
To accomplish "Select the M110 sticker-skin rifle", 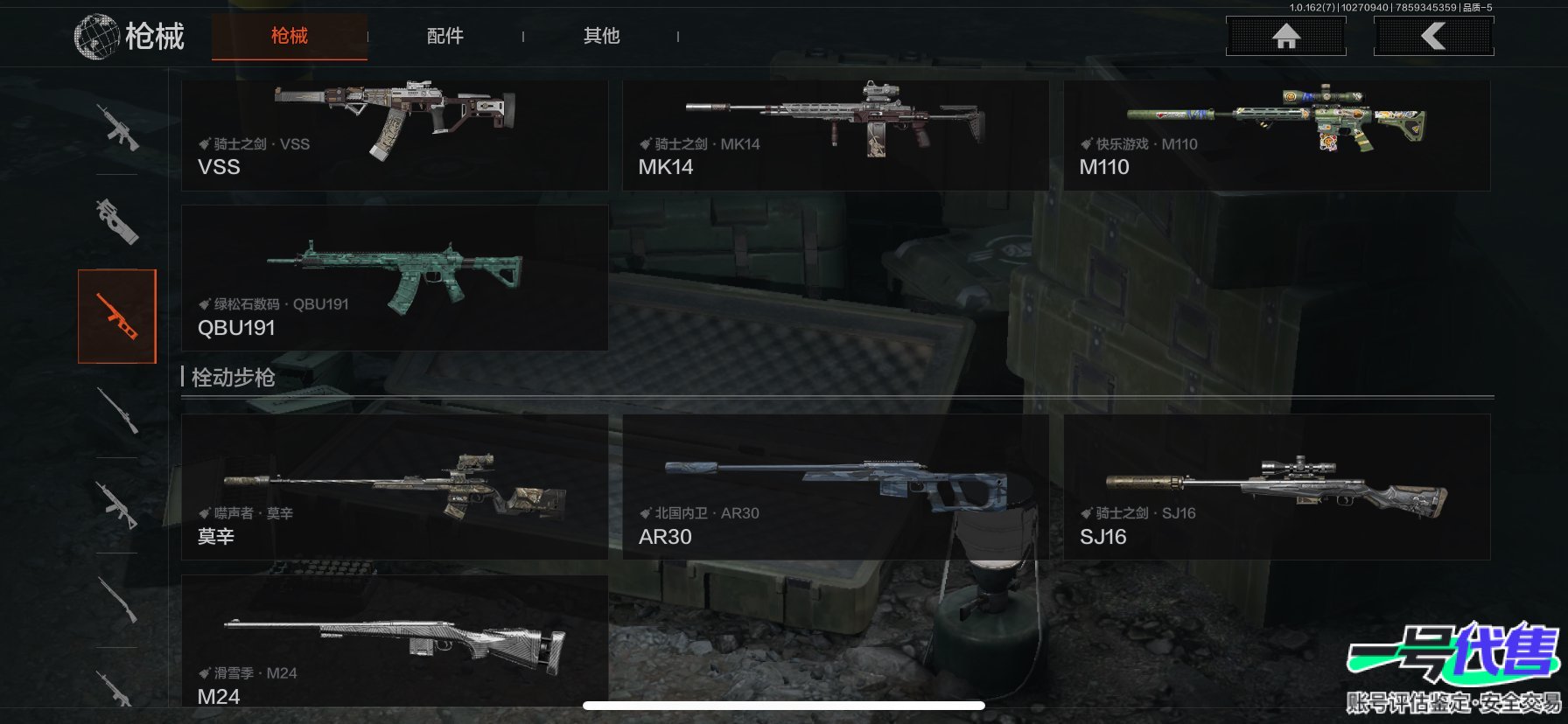I will [x=1277, y=136].
